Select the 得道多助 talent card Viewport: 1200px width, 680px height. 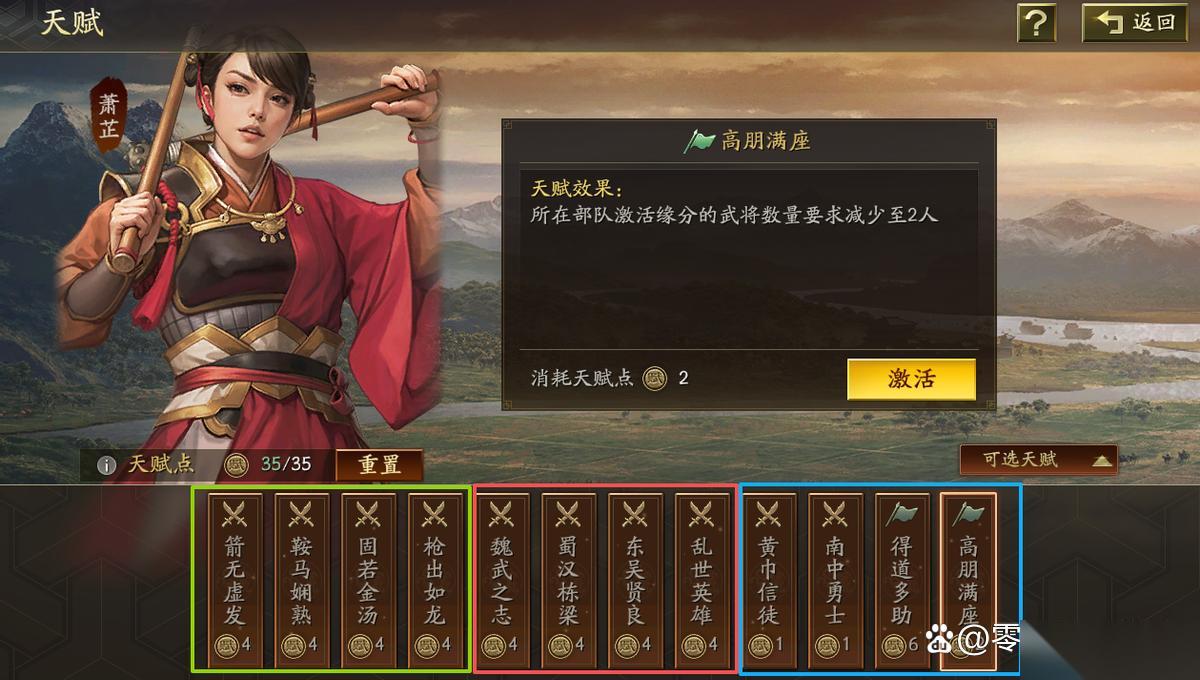tap(902, 580)
